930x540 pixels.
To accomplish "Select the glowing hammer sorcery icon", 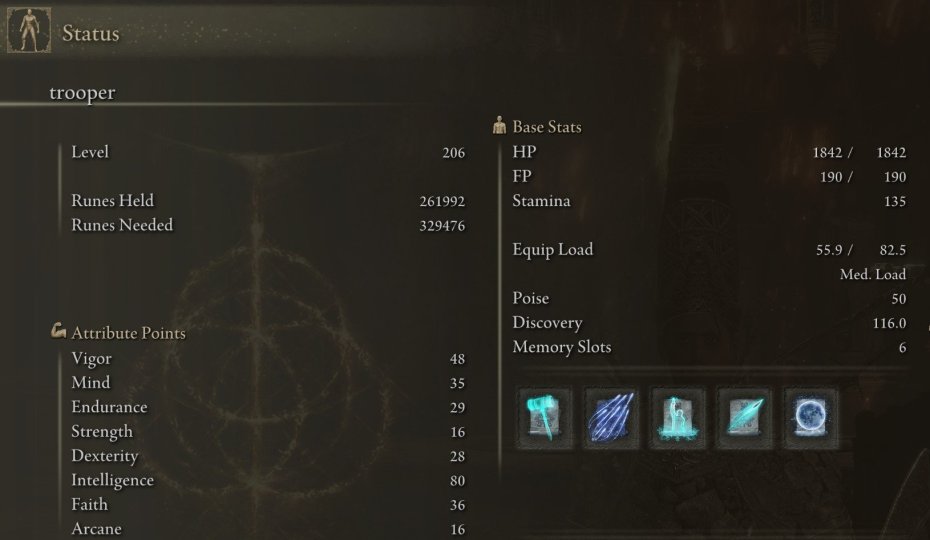I will [x=544, y=418].
